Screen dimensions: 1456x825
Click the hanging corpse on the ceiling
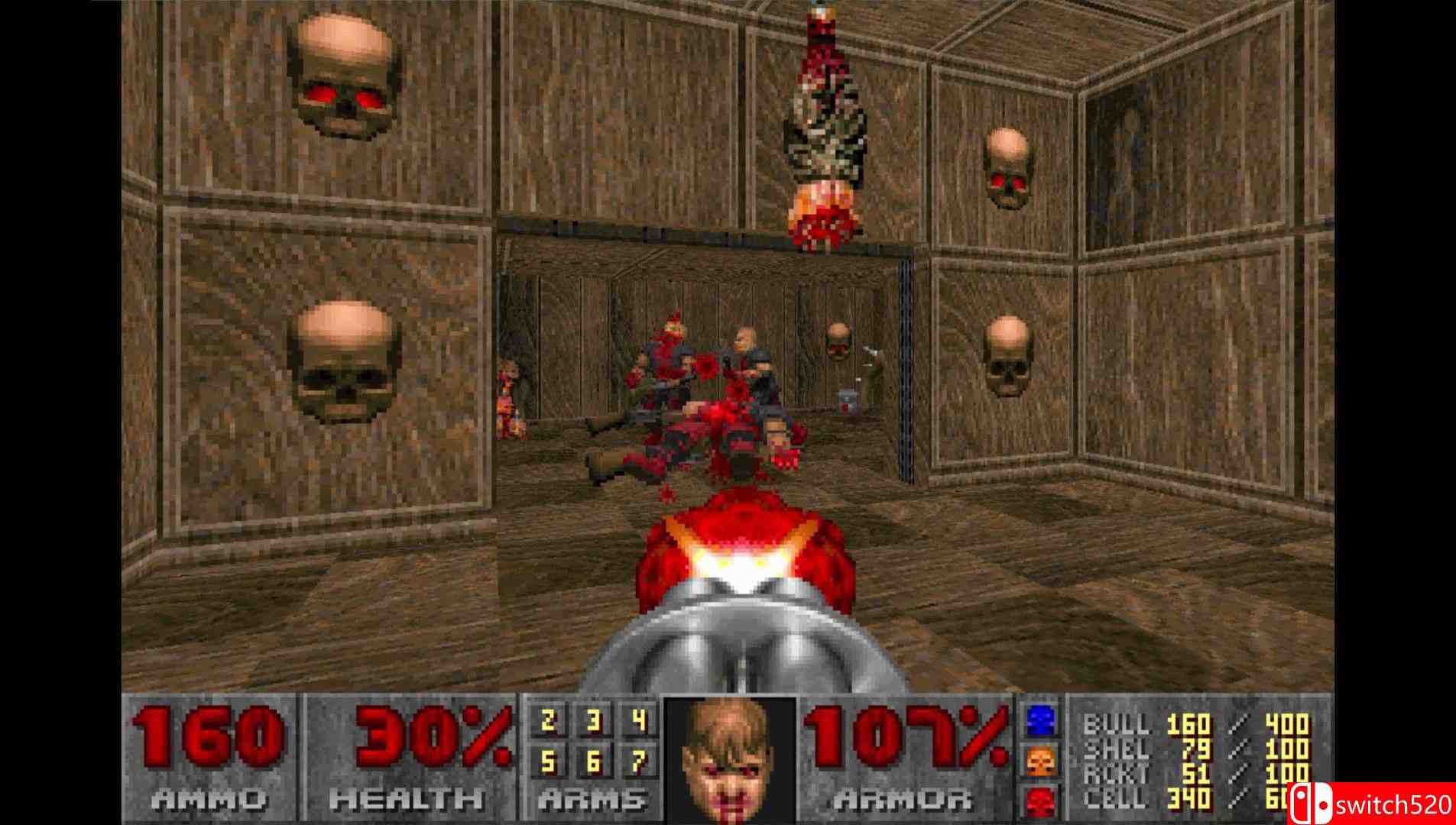[825, 115]
